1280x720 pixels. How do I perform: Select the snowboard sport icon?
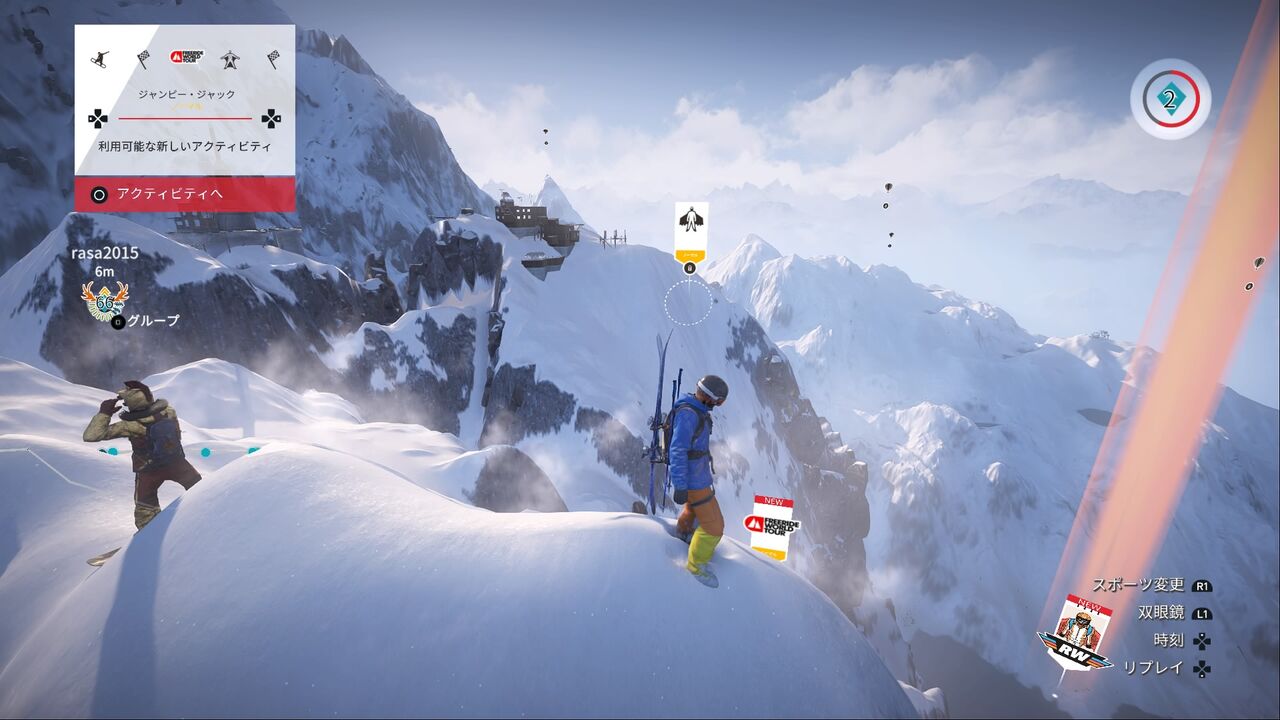coord(99,57)
